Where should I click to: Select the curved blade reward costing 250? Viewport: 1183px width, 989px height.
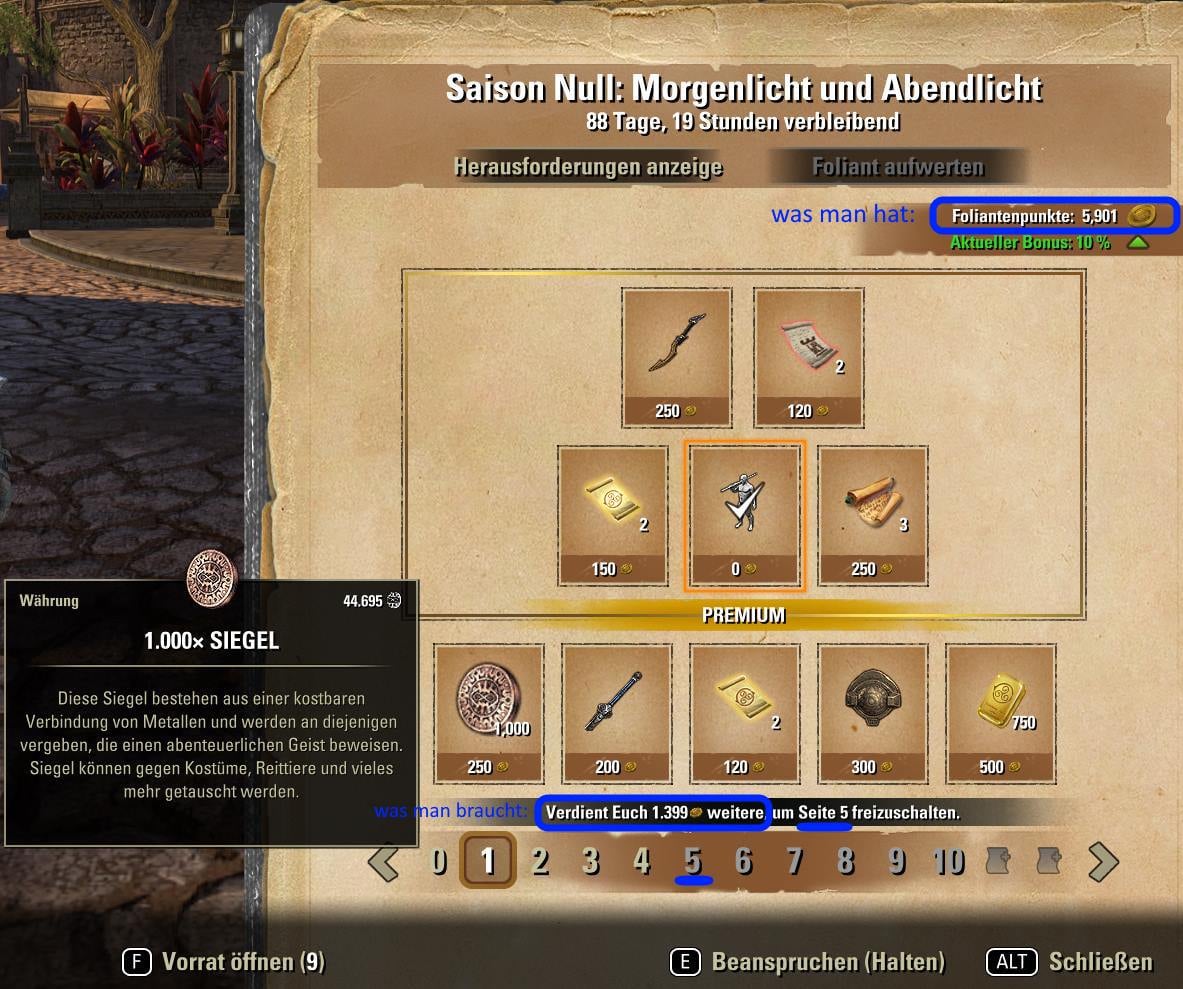tap(677, 357)
